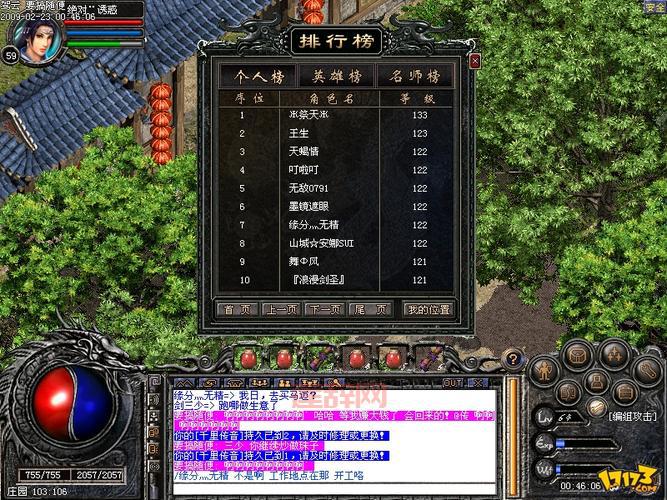The image size is (667, 500).
Task: Click the character portrait in the corner
Action: tap(36, 36)
